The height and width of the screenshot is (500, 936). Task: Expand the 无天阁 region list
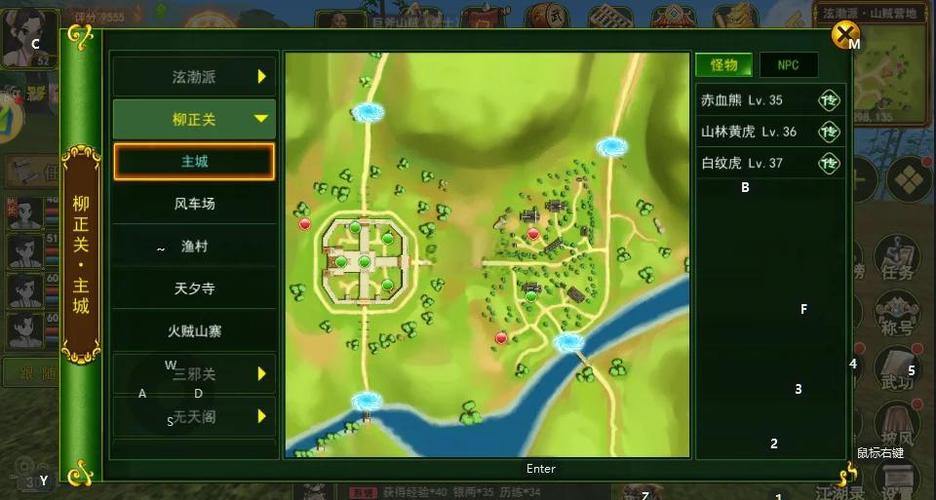pyautogui.click(x=193, y=415)
